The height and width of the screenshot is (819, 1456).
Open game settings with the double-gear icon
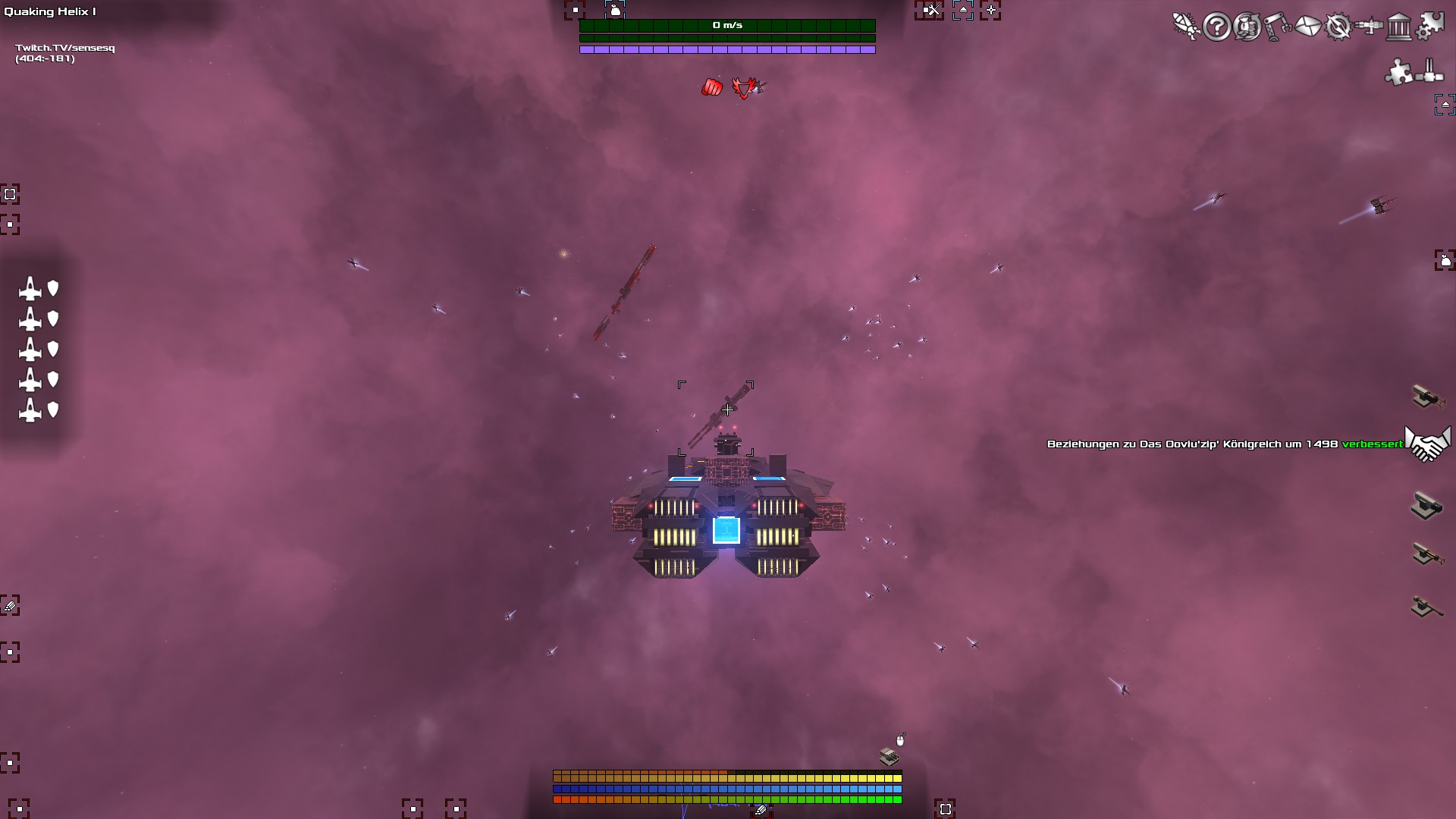pyautogui.click(x=1432, y=27)
